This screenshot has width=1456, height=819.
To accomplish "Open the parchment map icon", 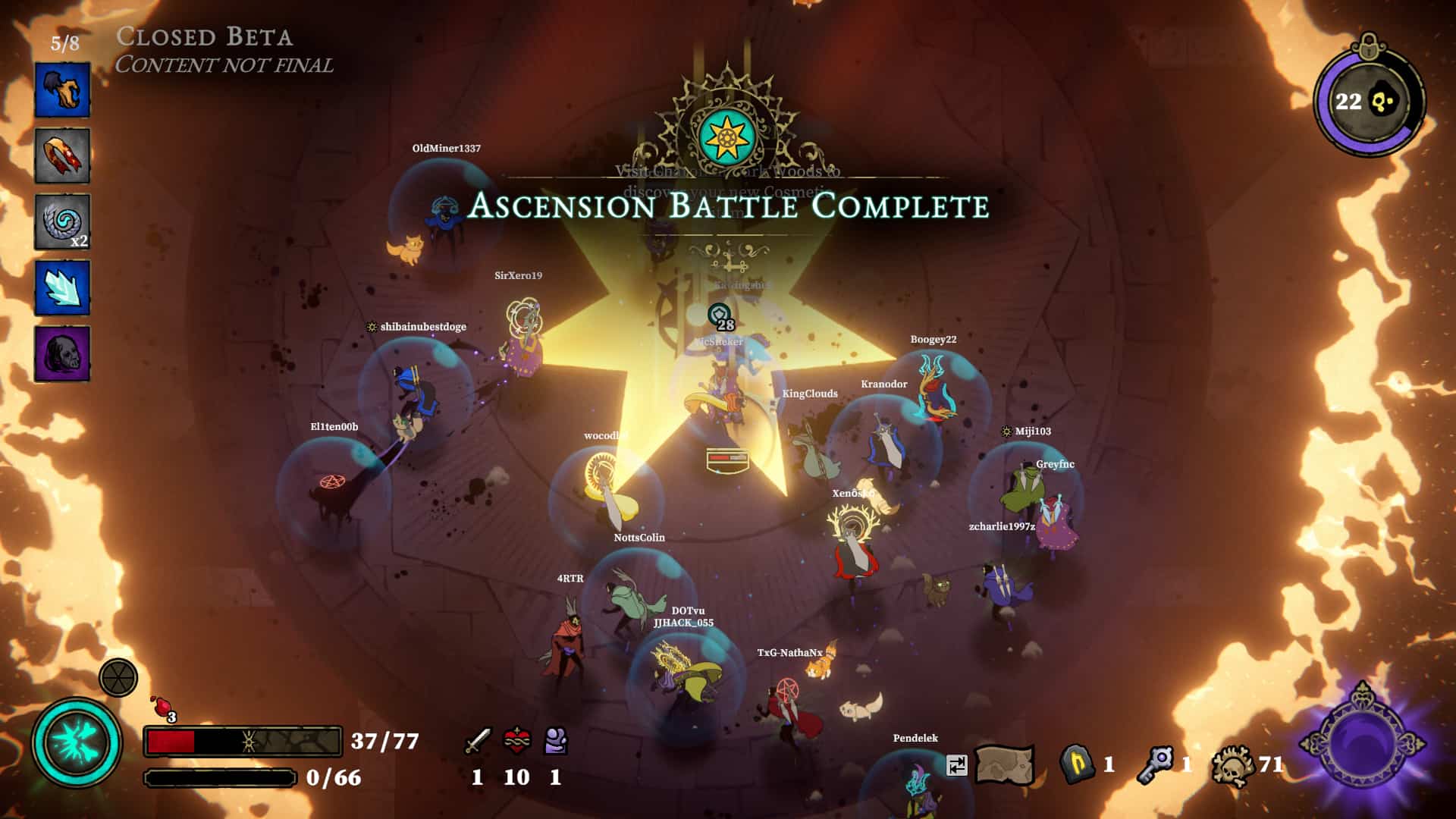I will (1004, 764).
